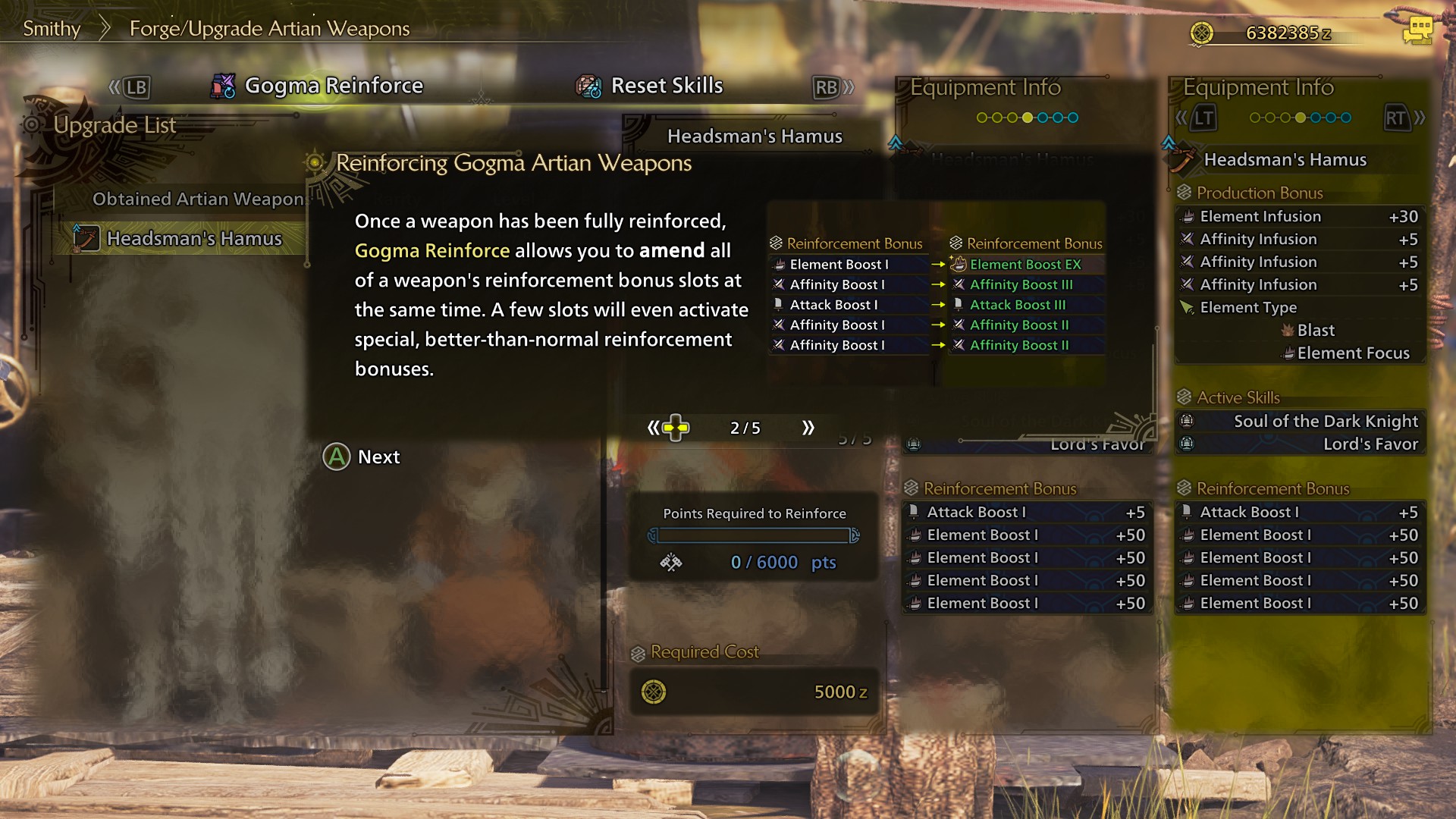Screen dimensions: 1456x819
Task: Click the Smithy breadcrumb
Action: (52, 29)
